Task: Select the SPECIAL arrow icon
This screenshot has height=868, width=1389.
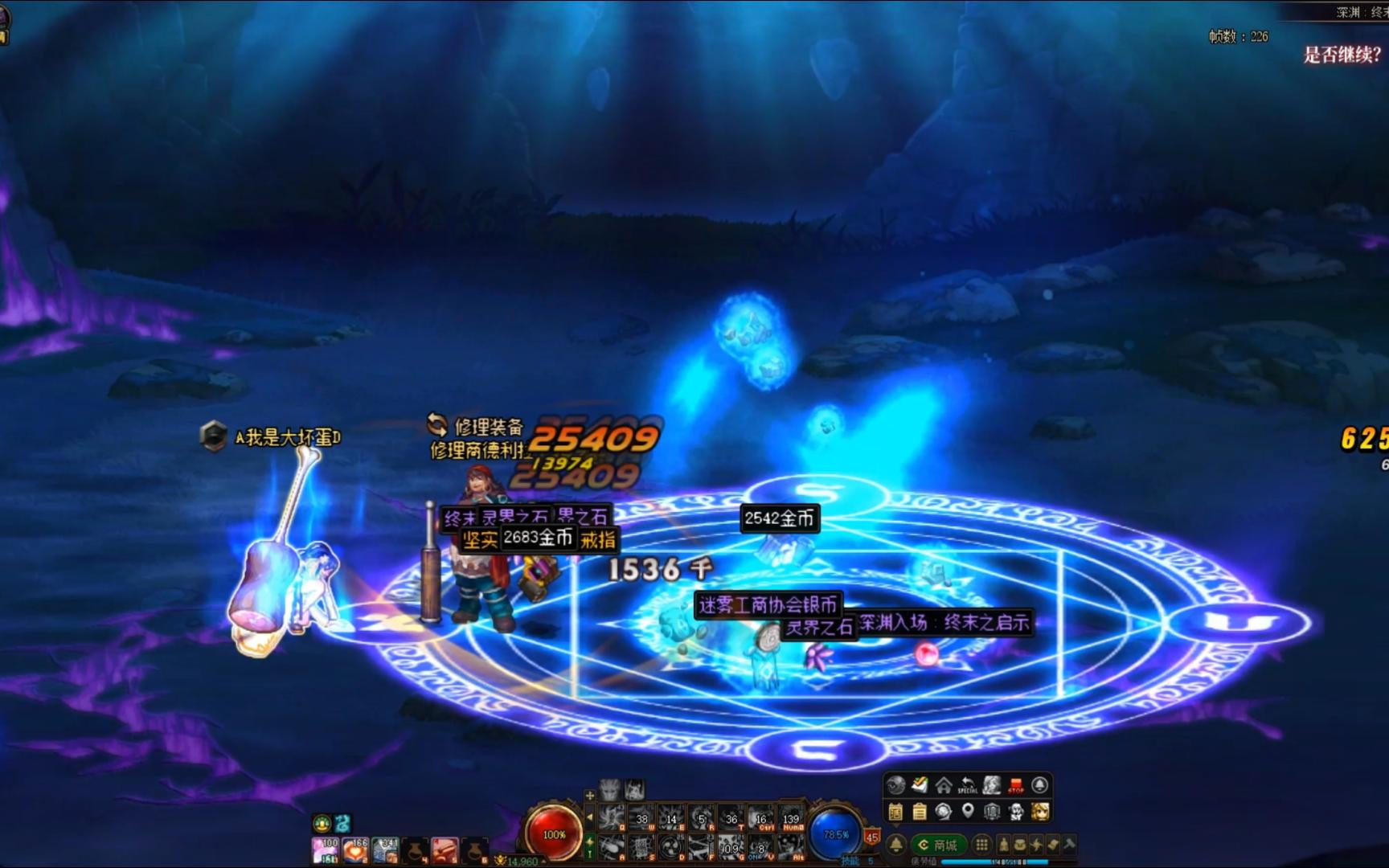Action: tap(968, 785)
